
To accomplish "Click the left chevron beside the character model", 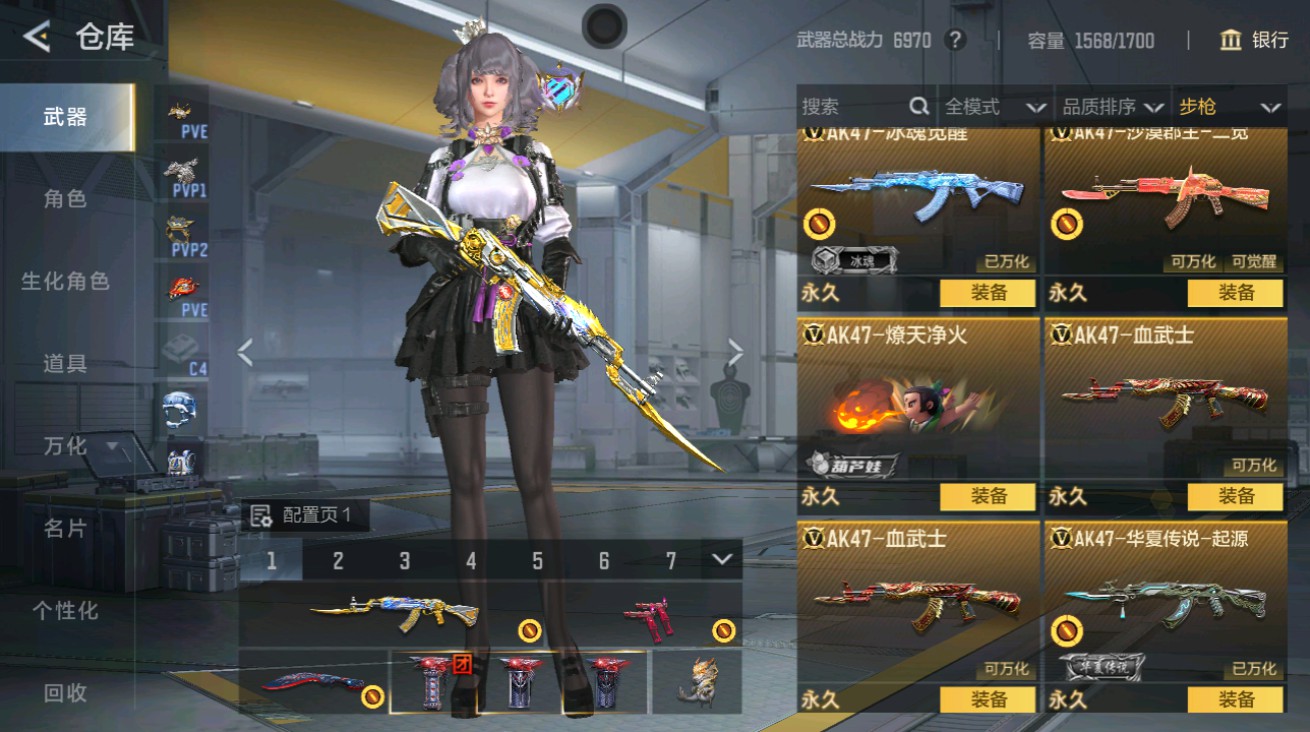I will [x=243, y=352].
